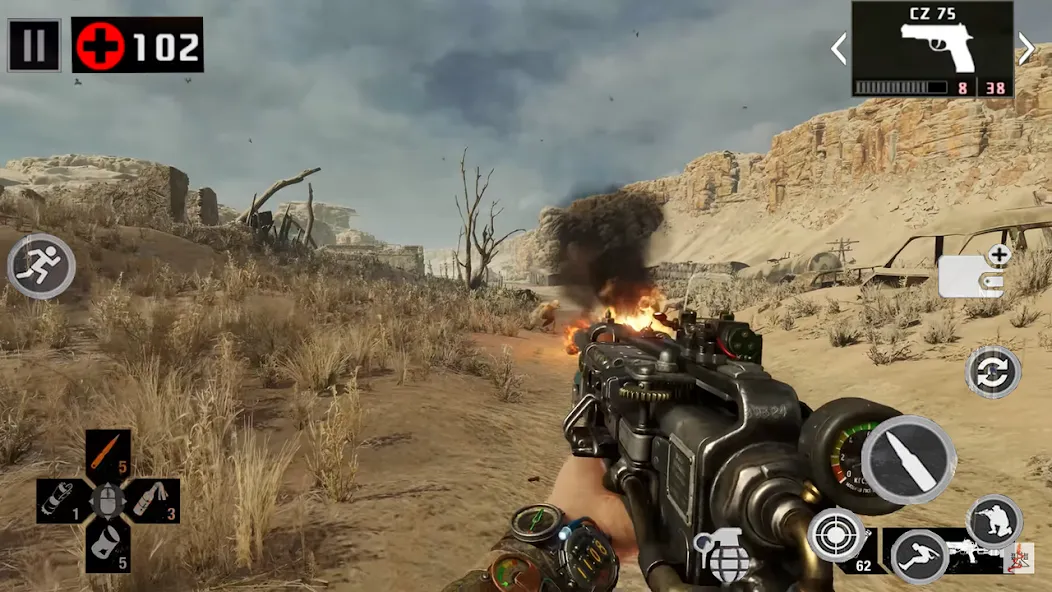The image size is (1052, 592).
Task: Select the tin can slot
Action: click(108, 548)
